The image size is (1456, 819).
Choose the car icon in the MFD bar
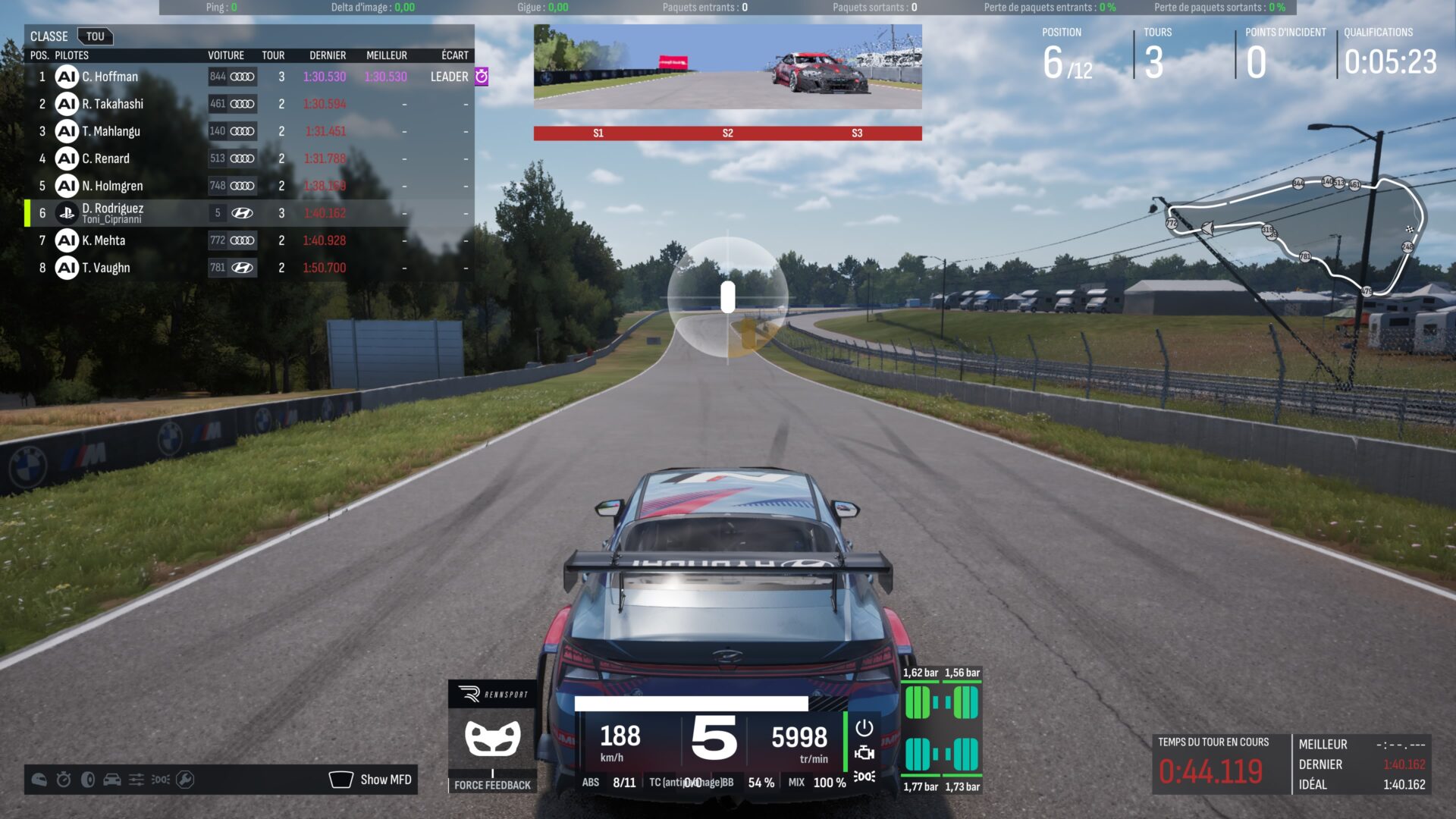click(x=112, y=780)
